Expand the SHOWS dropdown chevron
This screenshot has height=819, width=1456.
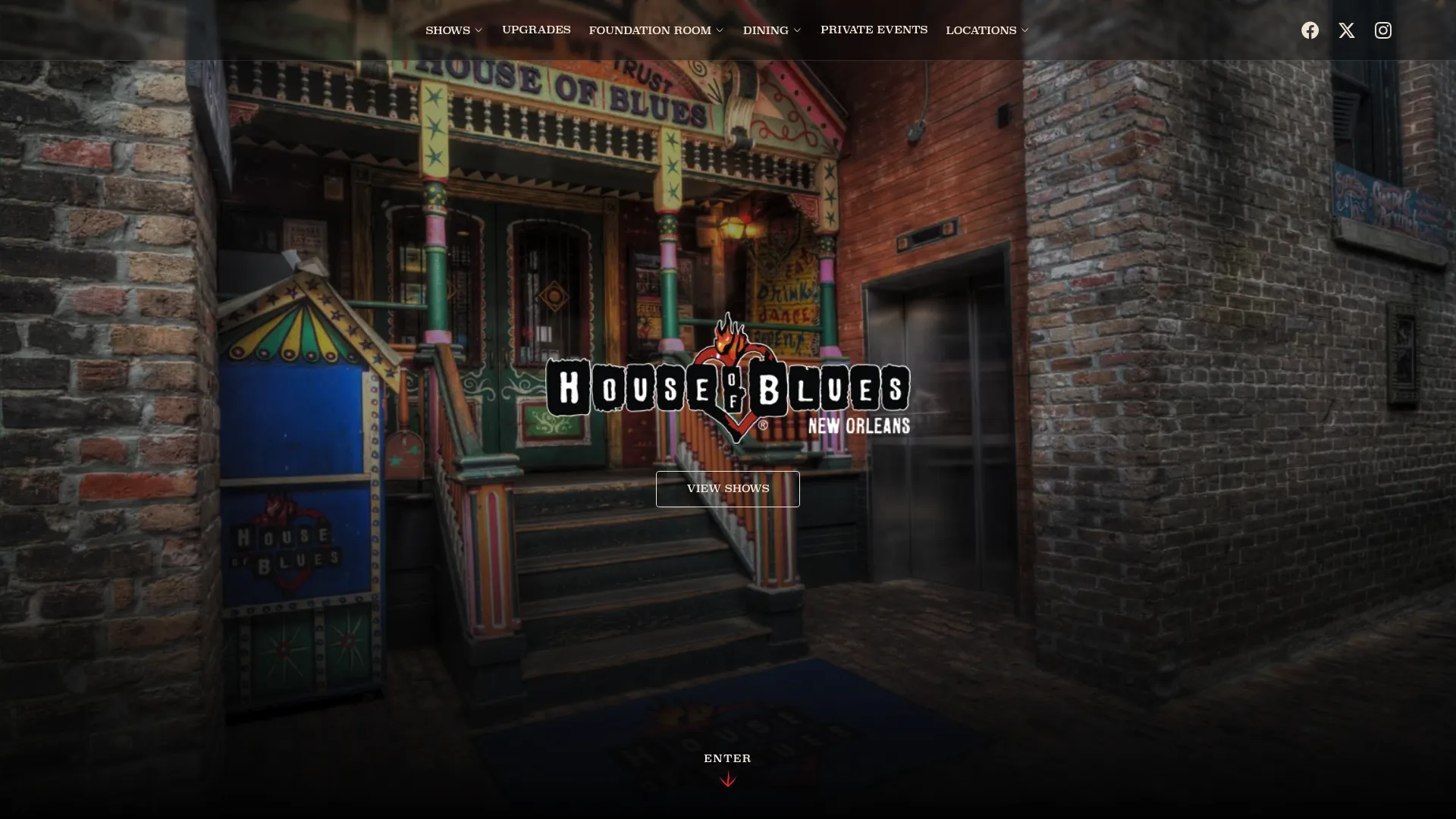pyautogui.click(x=479, y=30)
